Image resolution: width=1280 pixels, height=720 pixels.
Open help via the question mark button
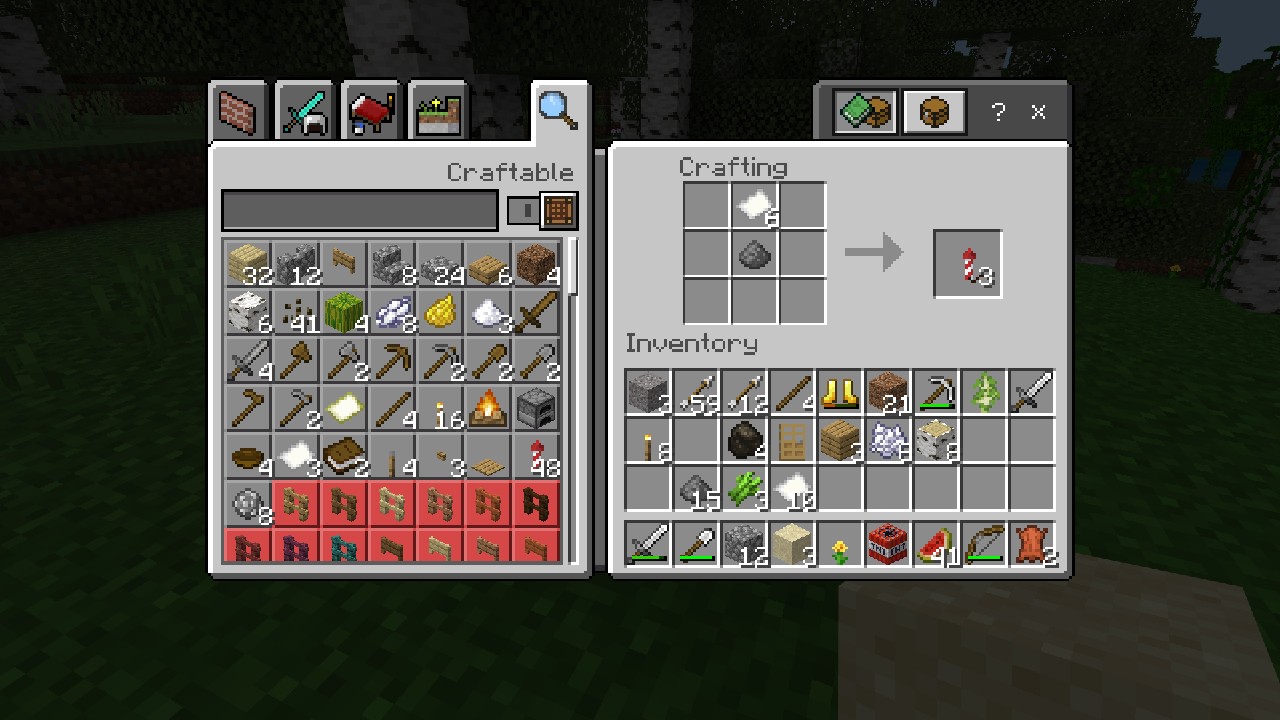pos(997,112)
